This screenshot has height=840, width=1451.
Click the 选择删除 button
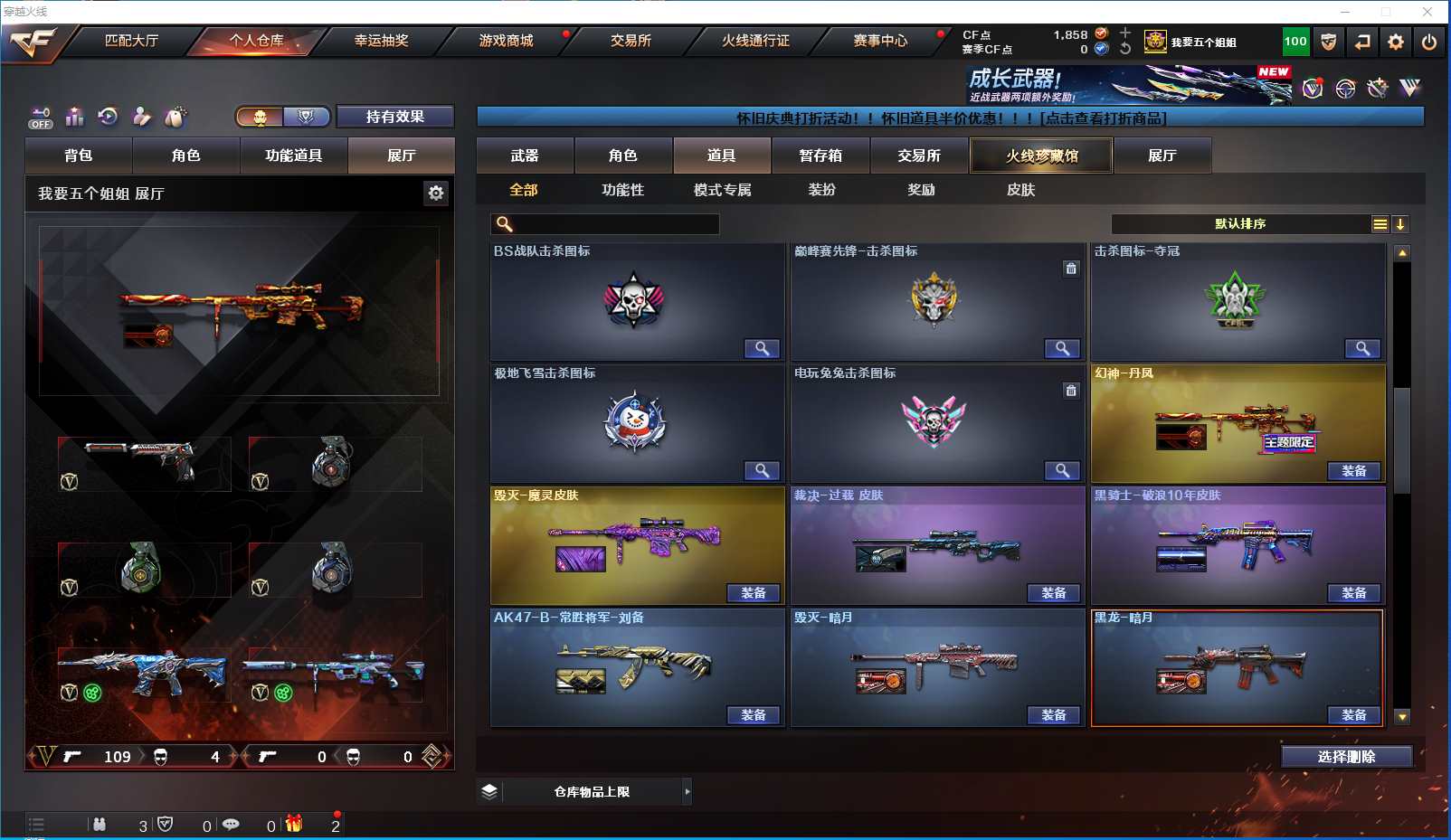coord(1346,757)
